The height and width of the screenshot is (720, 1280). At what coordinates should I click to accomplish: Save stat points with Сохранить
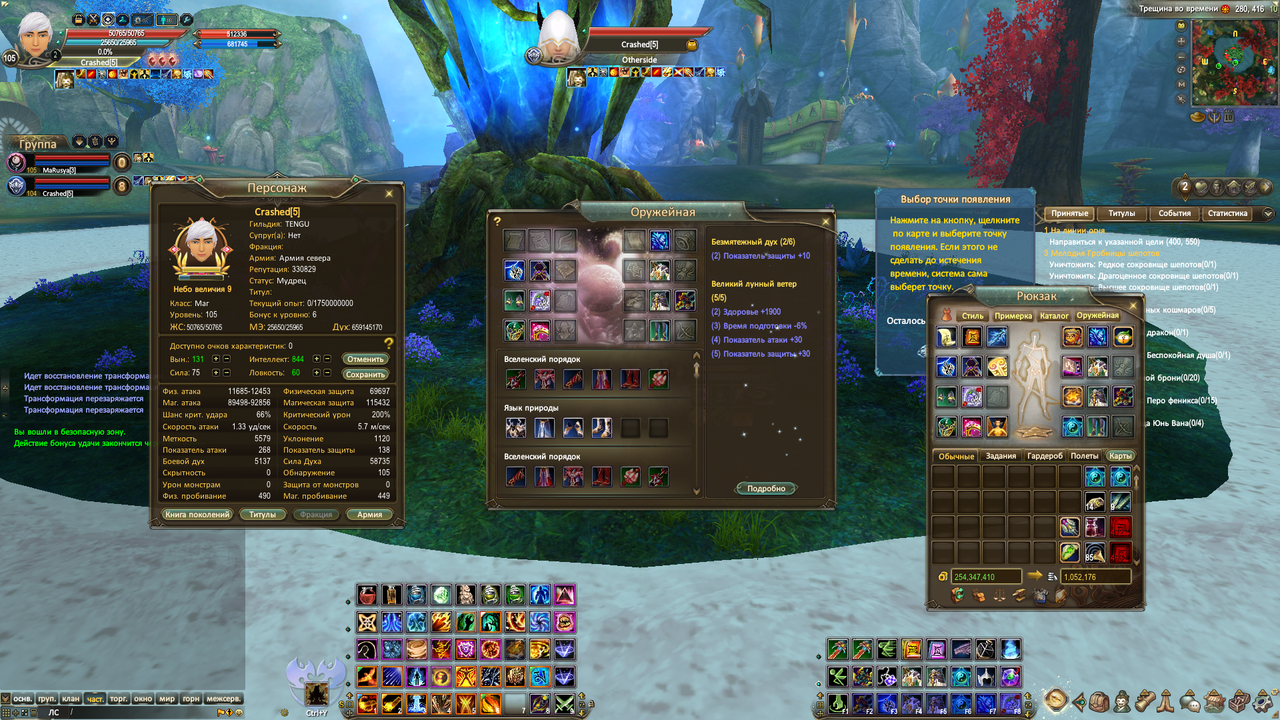365,374
